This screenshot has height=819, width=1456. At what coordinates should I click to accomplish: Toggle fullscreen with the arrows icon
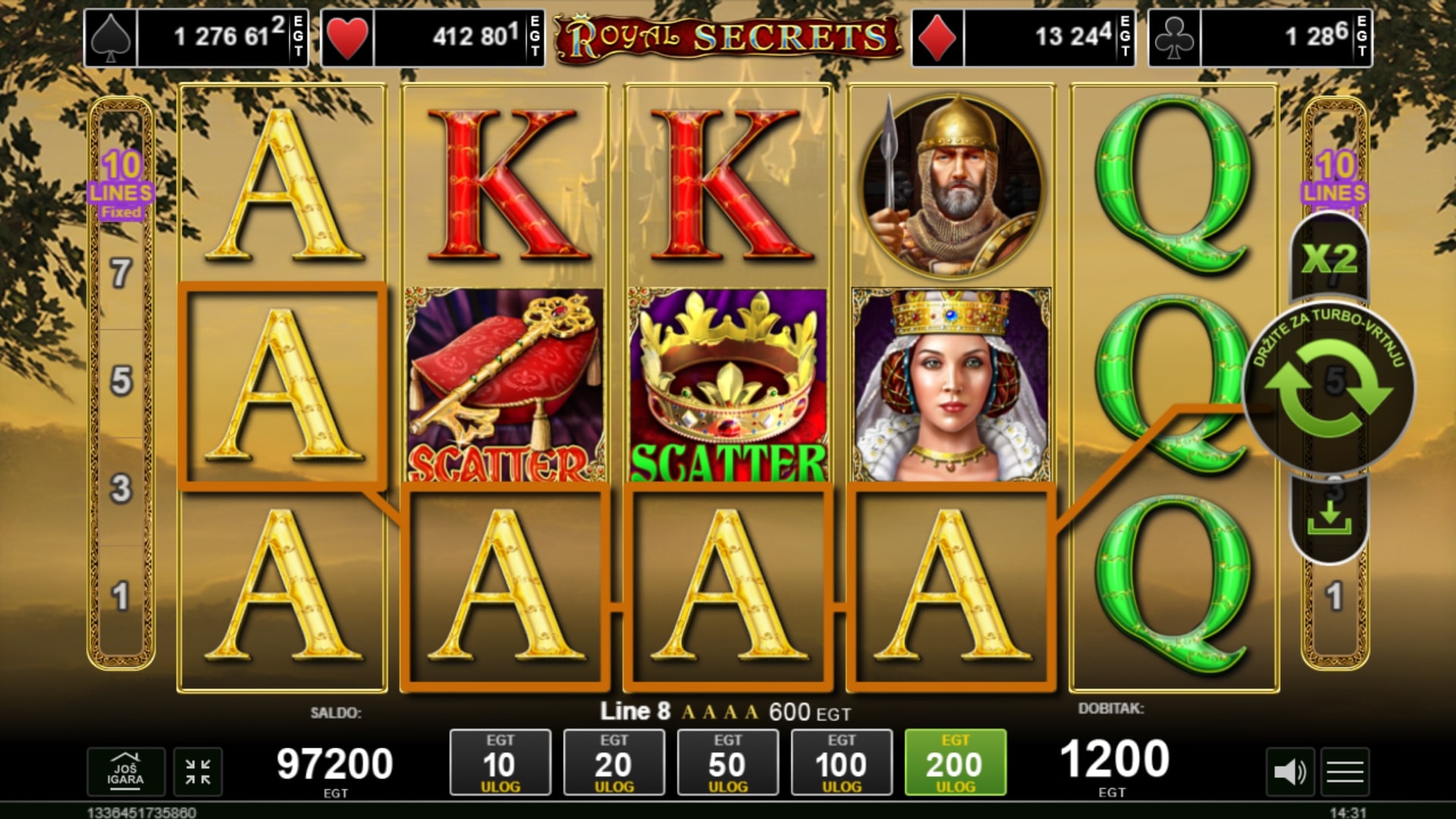pos(198,772)
